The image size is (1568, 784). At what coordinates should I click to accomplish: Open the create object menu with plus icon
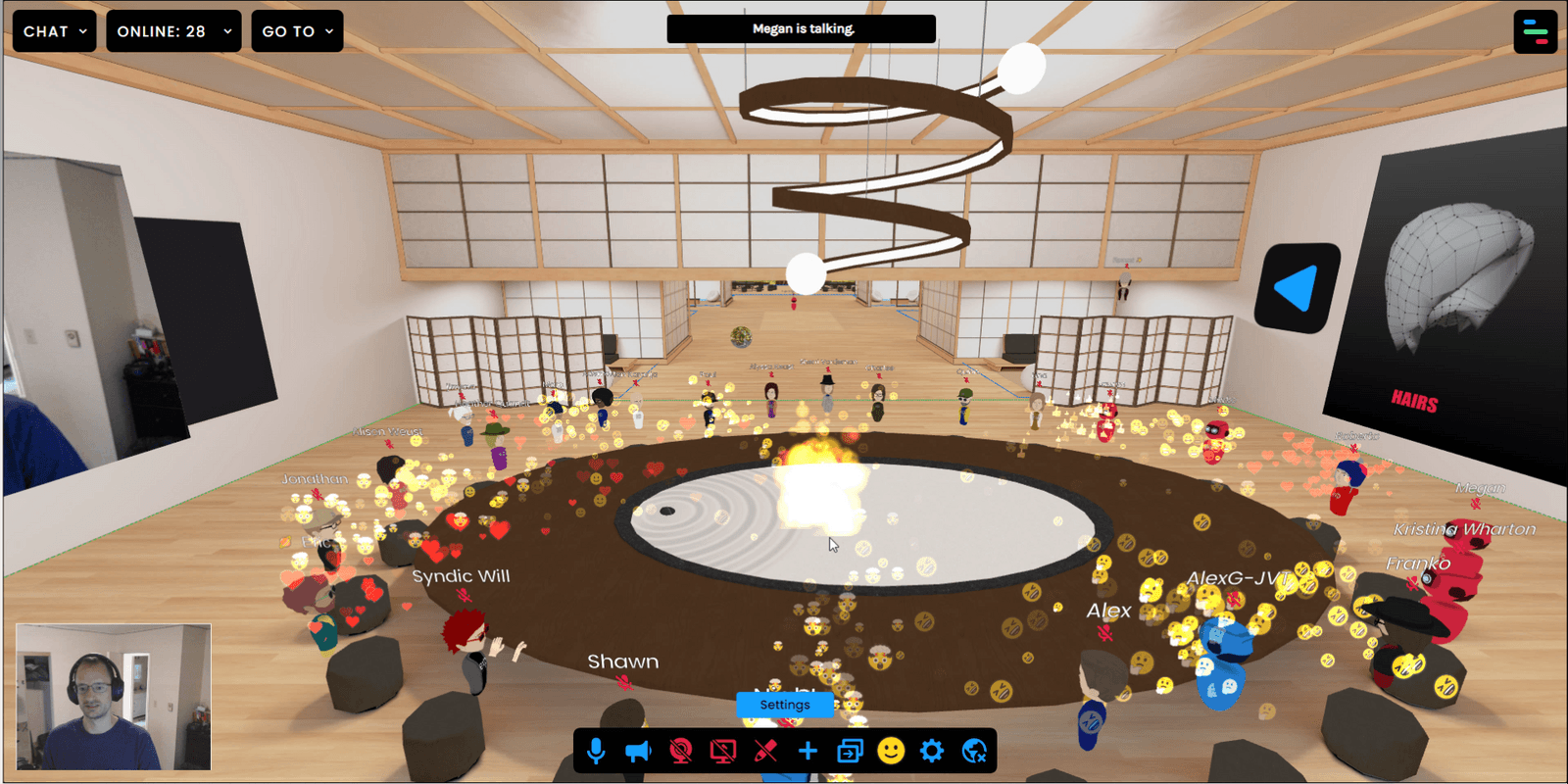click(x=808, y=751)
